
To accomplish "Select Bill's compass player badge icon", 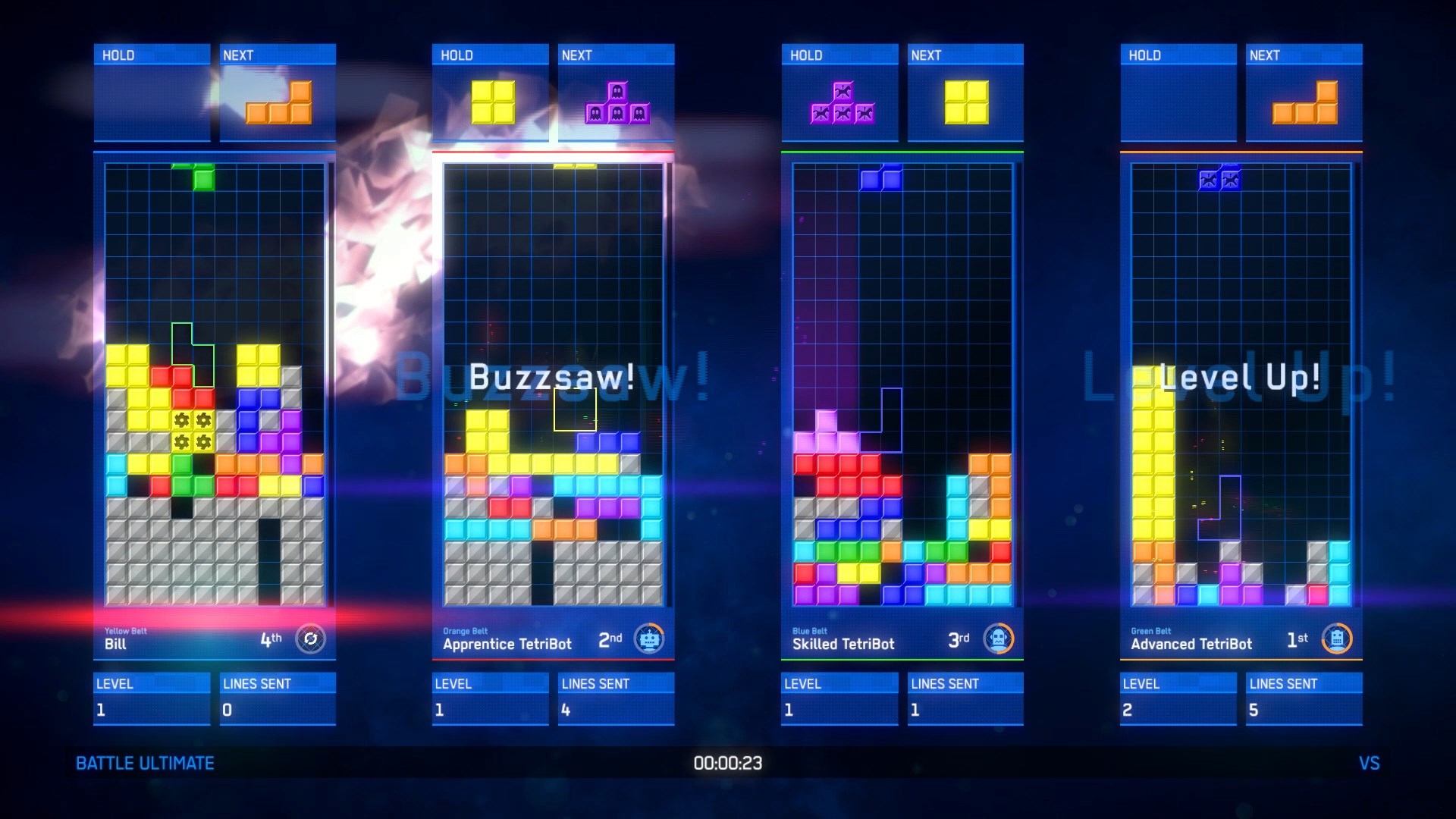I will (x=309, y=639).
